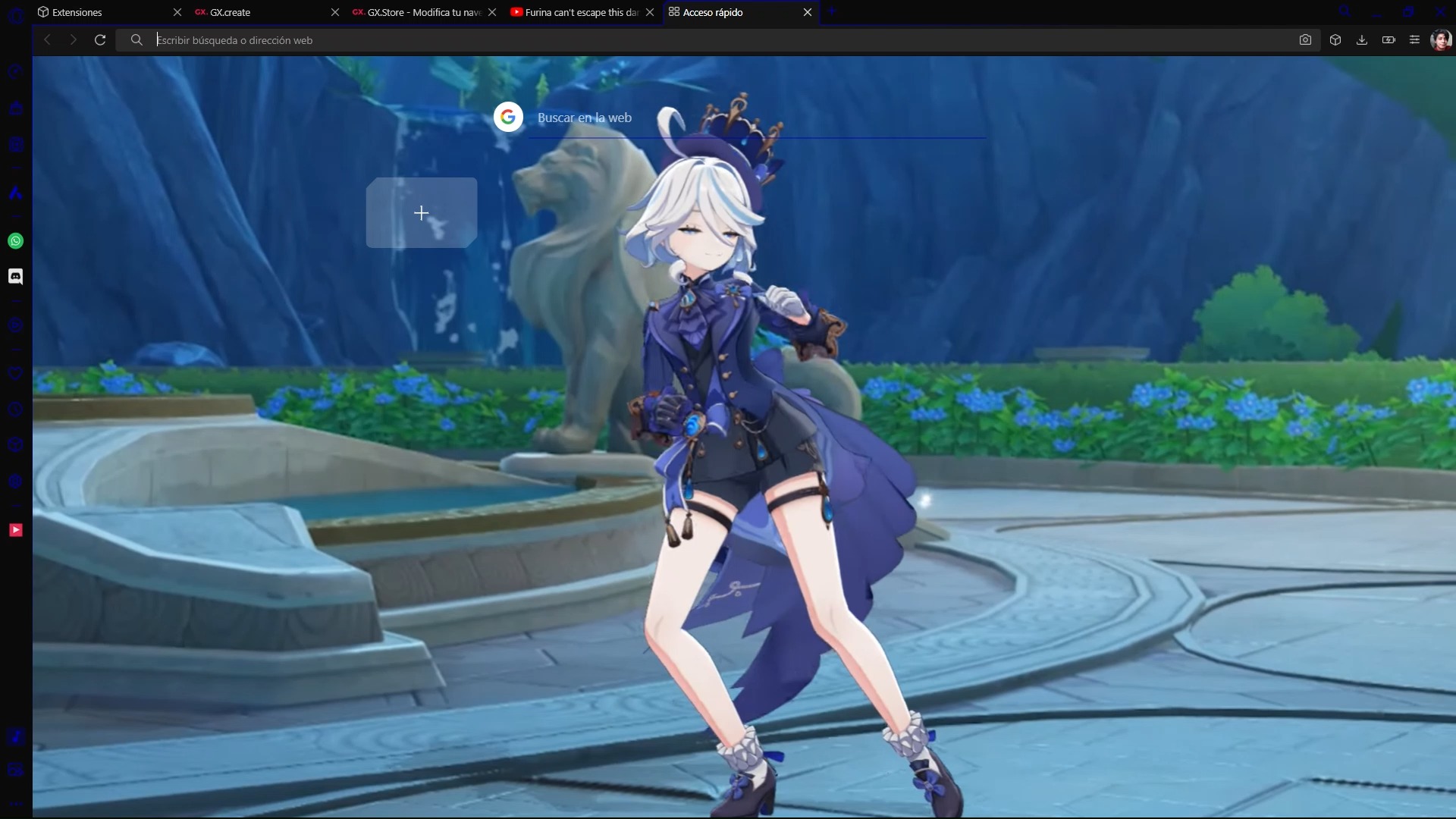Viewport: 1456px width, 819px height.
Task: Reload the current page
Action: click(x=99, y=39)
